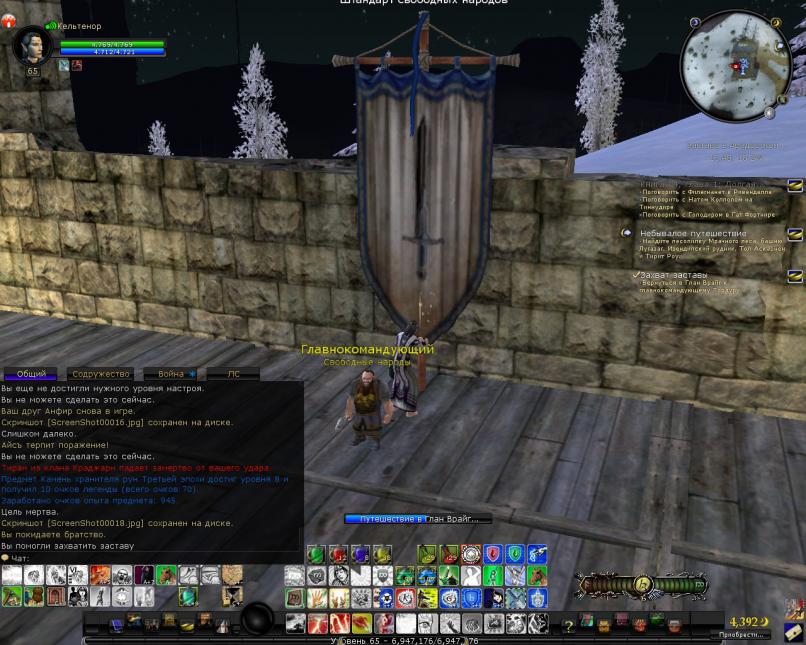Click the Путешествие в Глан Врайг bar
Viewport: 806px width, 645px height.
click(418, 519)
